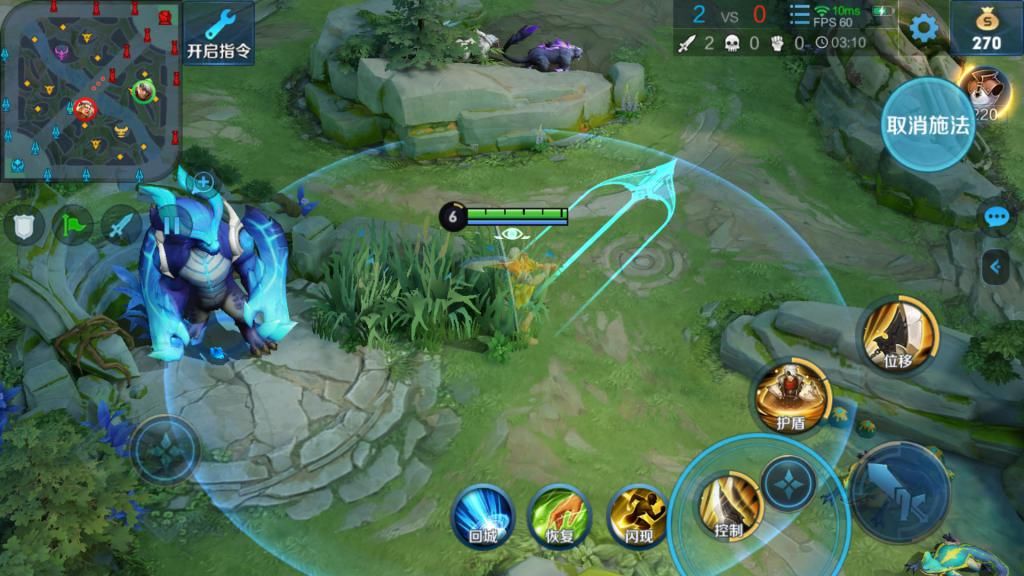
Task: Expand the side panel arrow
Action: click(x=995, y=265)
